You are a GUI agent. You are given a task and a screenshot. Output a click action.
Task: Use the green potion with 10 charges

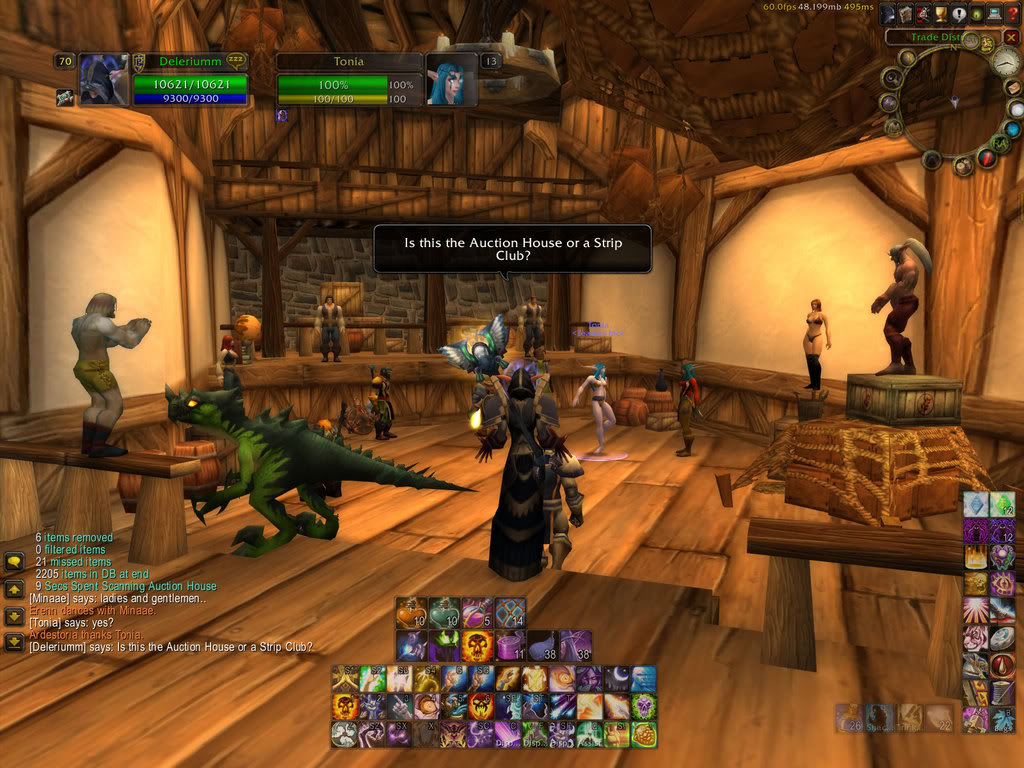click(x=444, y=613)
